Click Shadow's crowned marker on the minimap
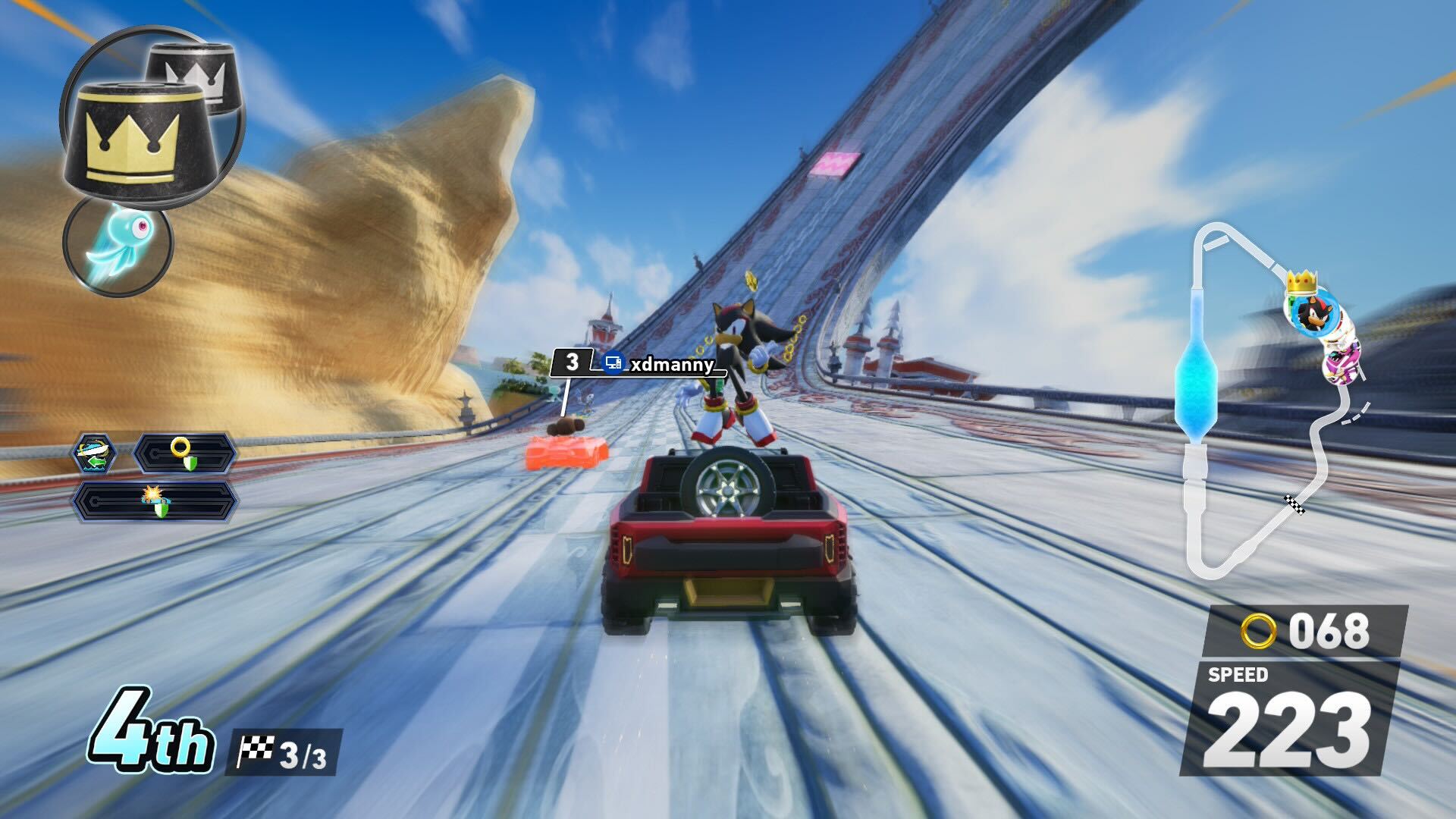Viewport: 1456px width, 819px height. tap(1307, 311)
